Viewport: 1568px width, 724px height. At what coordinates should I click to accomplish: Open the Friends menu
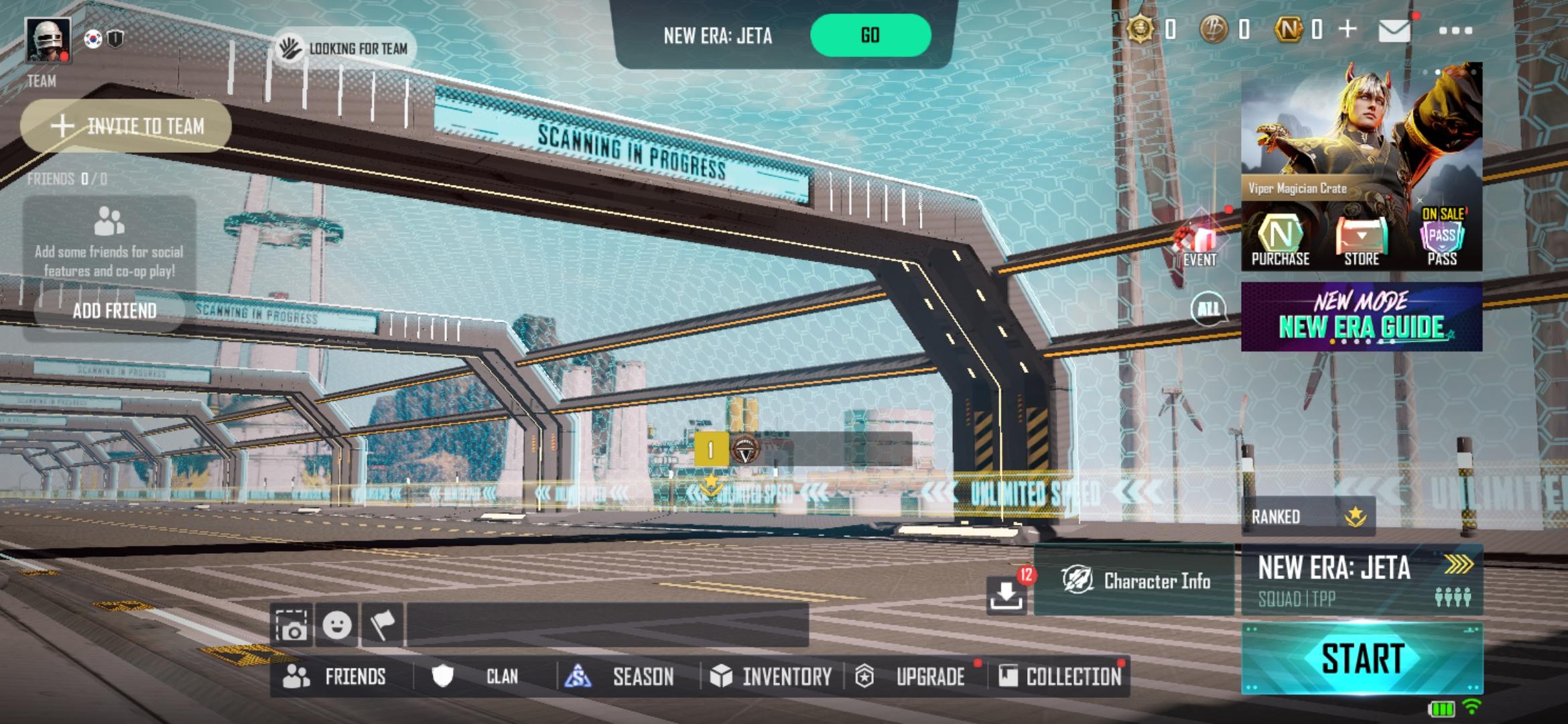pos(336,676)
